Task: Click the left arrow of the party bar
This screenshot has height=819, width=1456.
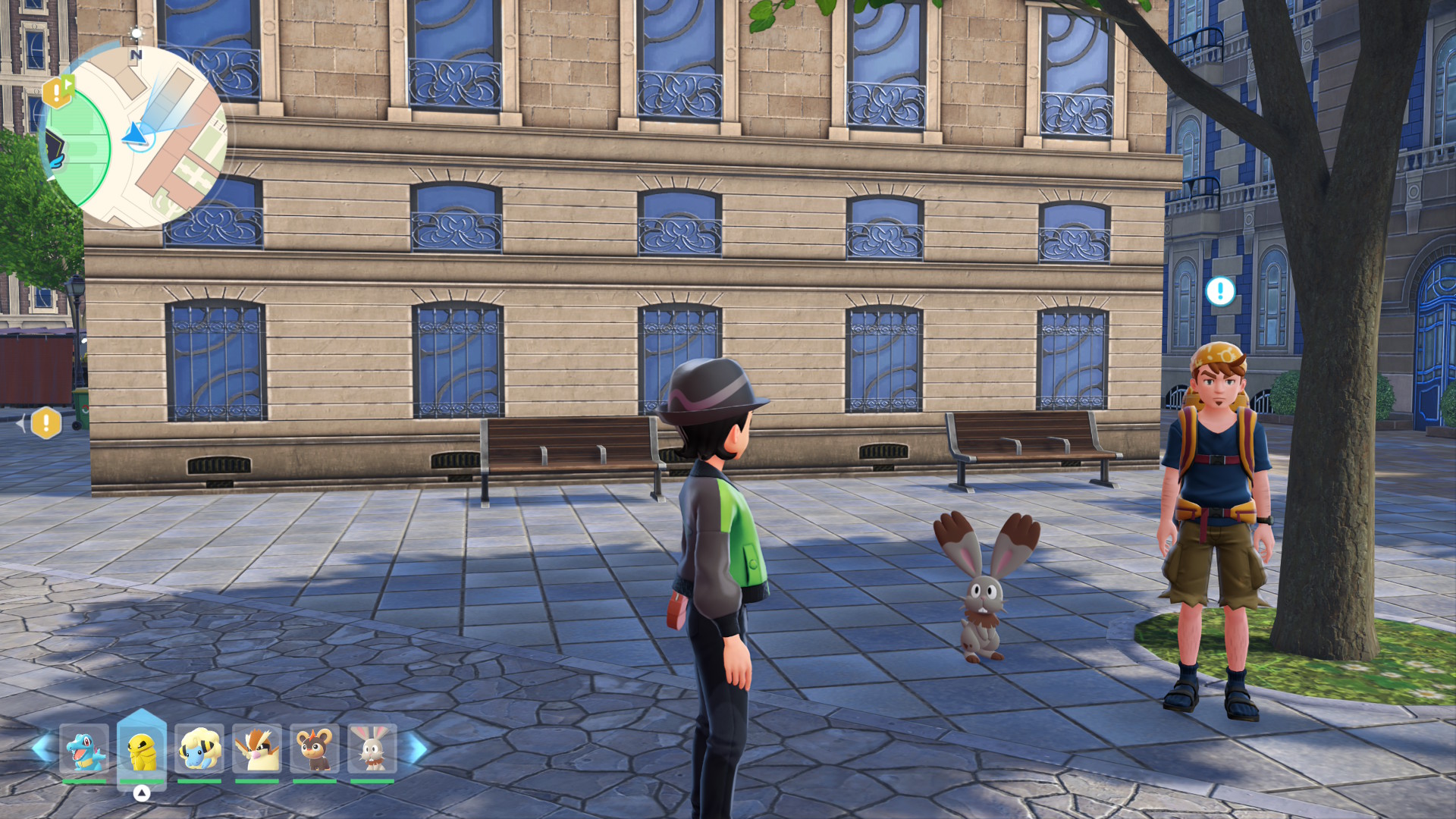Action: pos(42,748)
